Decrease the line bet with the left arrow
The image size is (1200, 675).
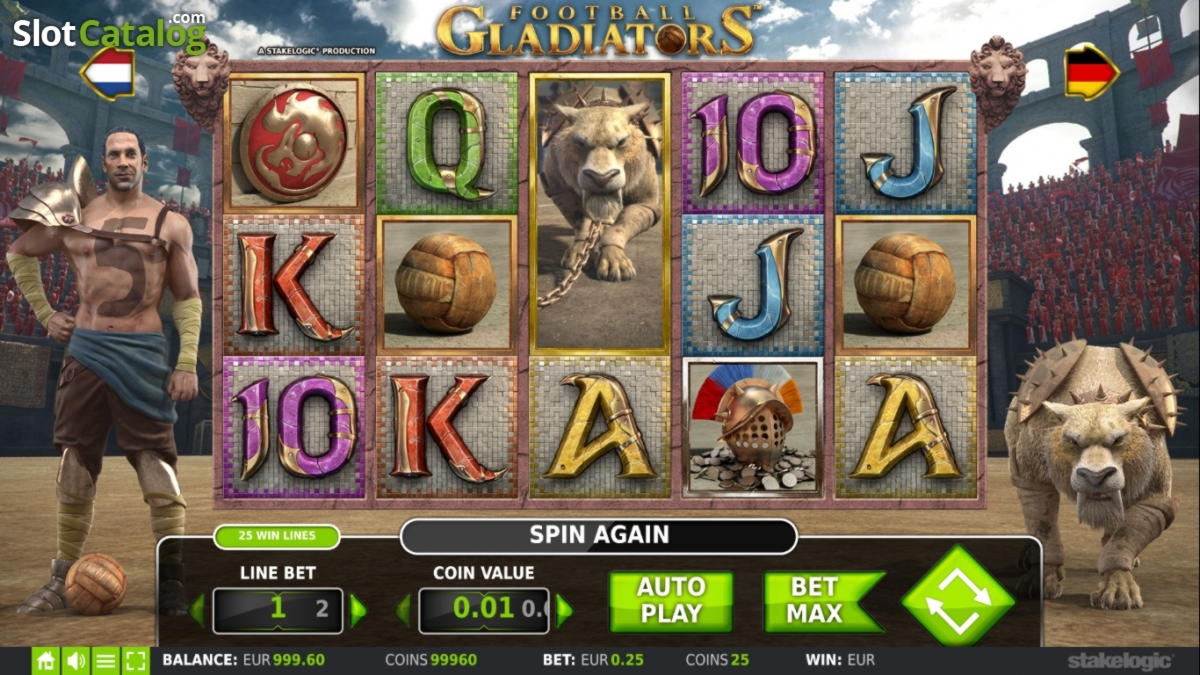tap(198, 610)
